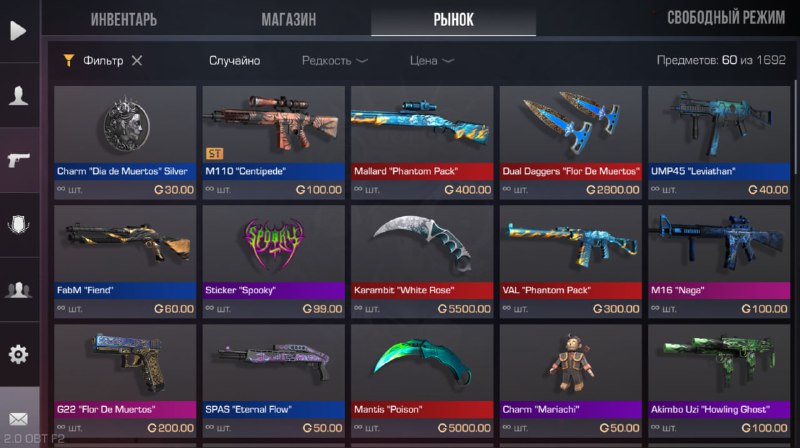Open the Магазин tab
The height and width of the screenshot is (448, 800).
pos(289,19)
